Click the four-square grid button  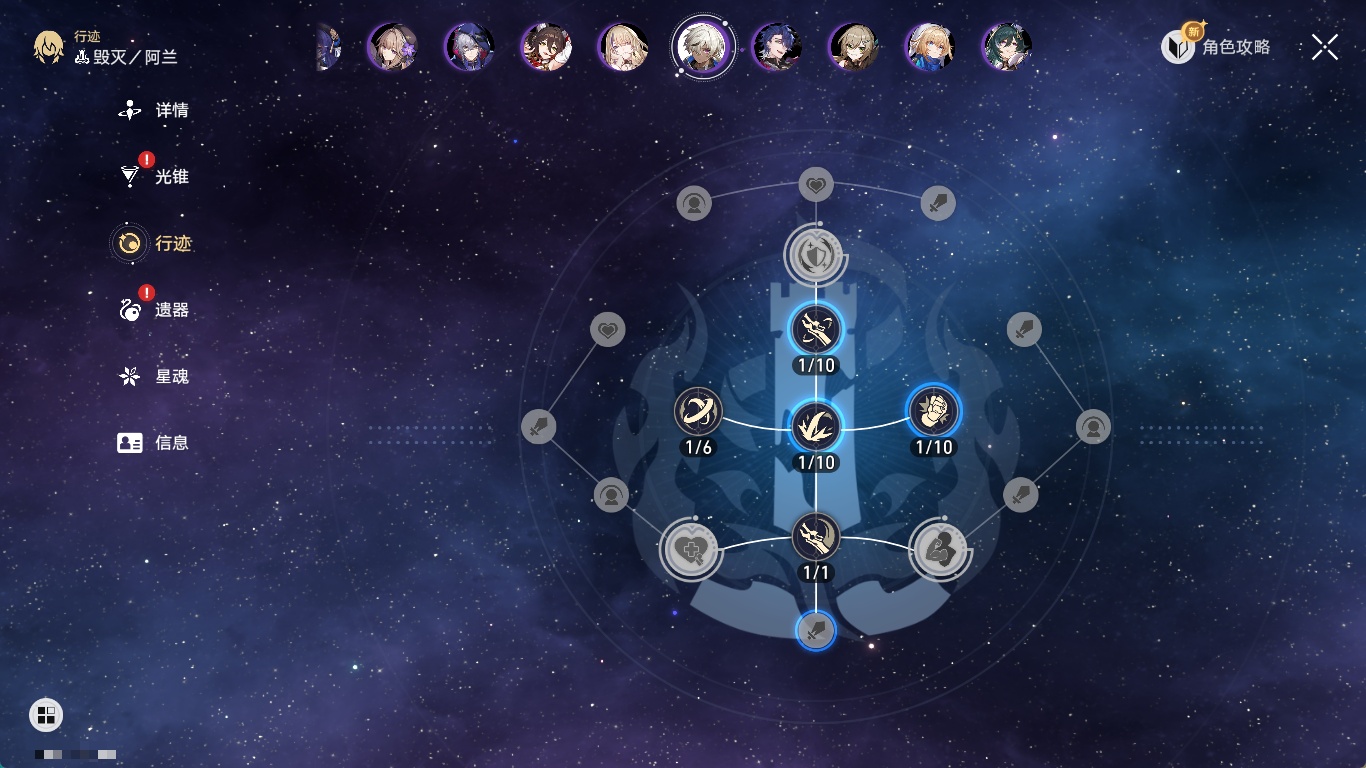[x=46, y=714]
